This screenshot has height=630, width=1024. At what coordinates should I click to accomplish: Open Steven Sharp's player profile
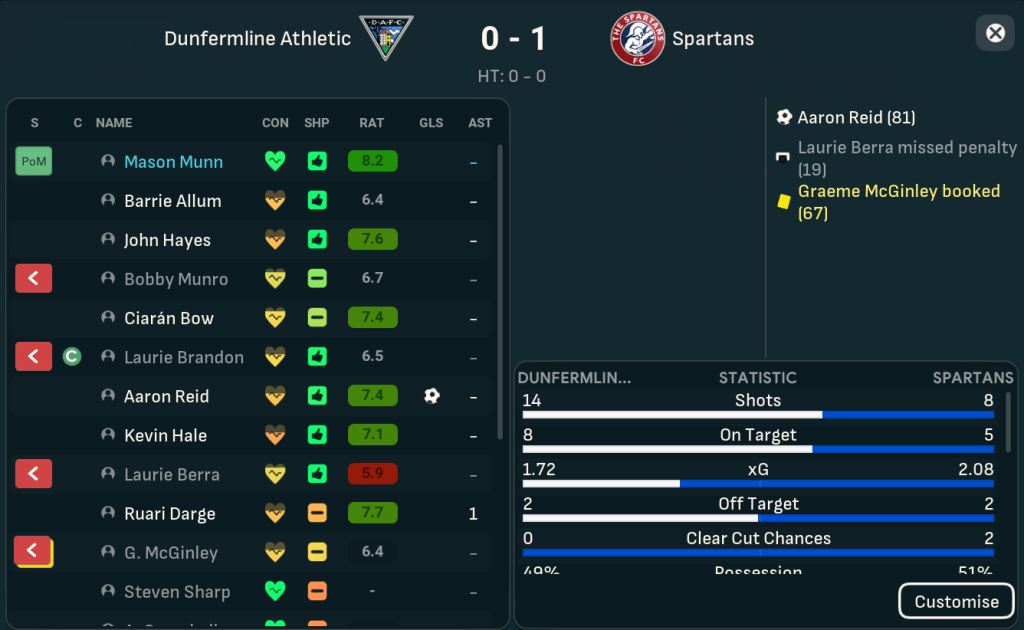coord(176,591)
